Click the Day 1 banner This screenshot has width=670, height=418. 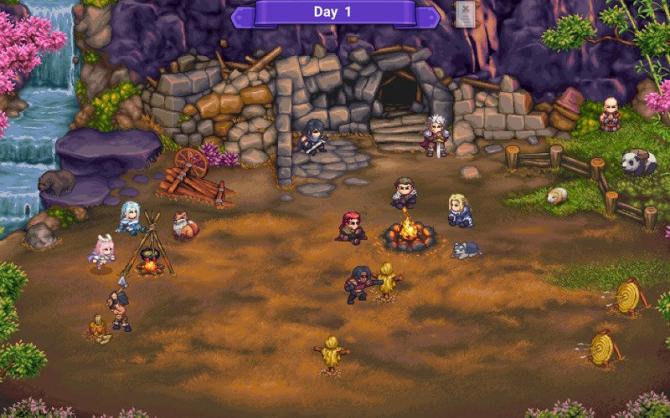334,13
